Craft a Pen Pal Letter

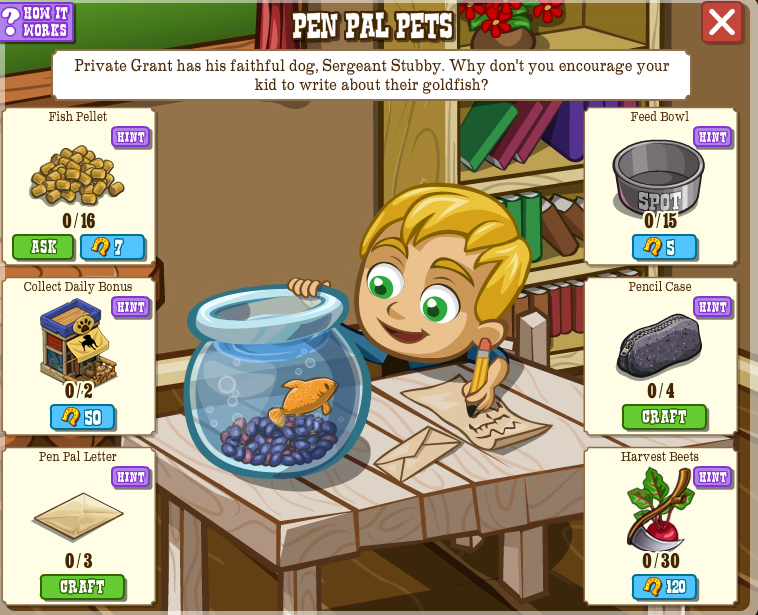pos(82,587)
